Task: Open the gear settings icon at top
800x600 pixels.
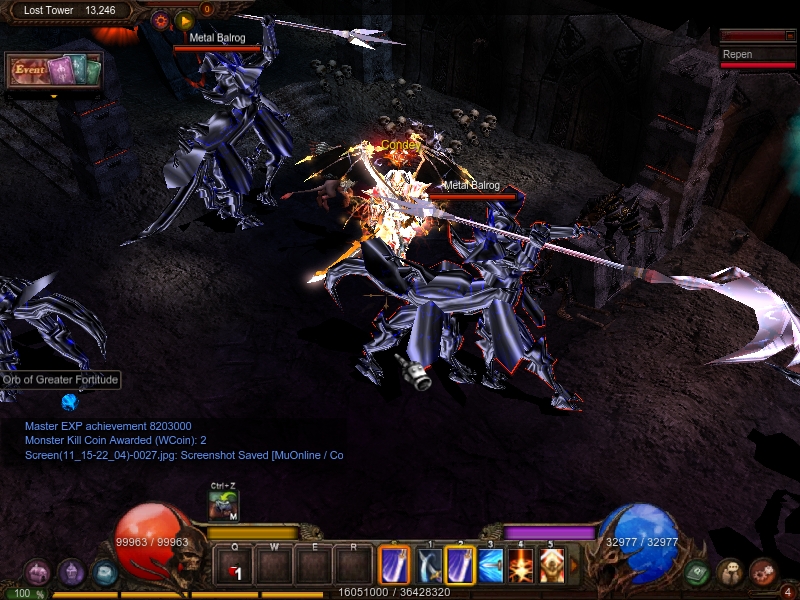Action: [160, 19]
